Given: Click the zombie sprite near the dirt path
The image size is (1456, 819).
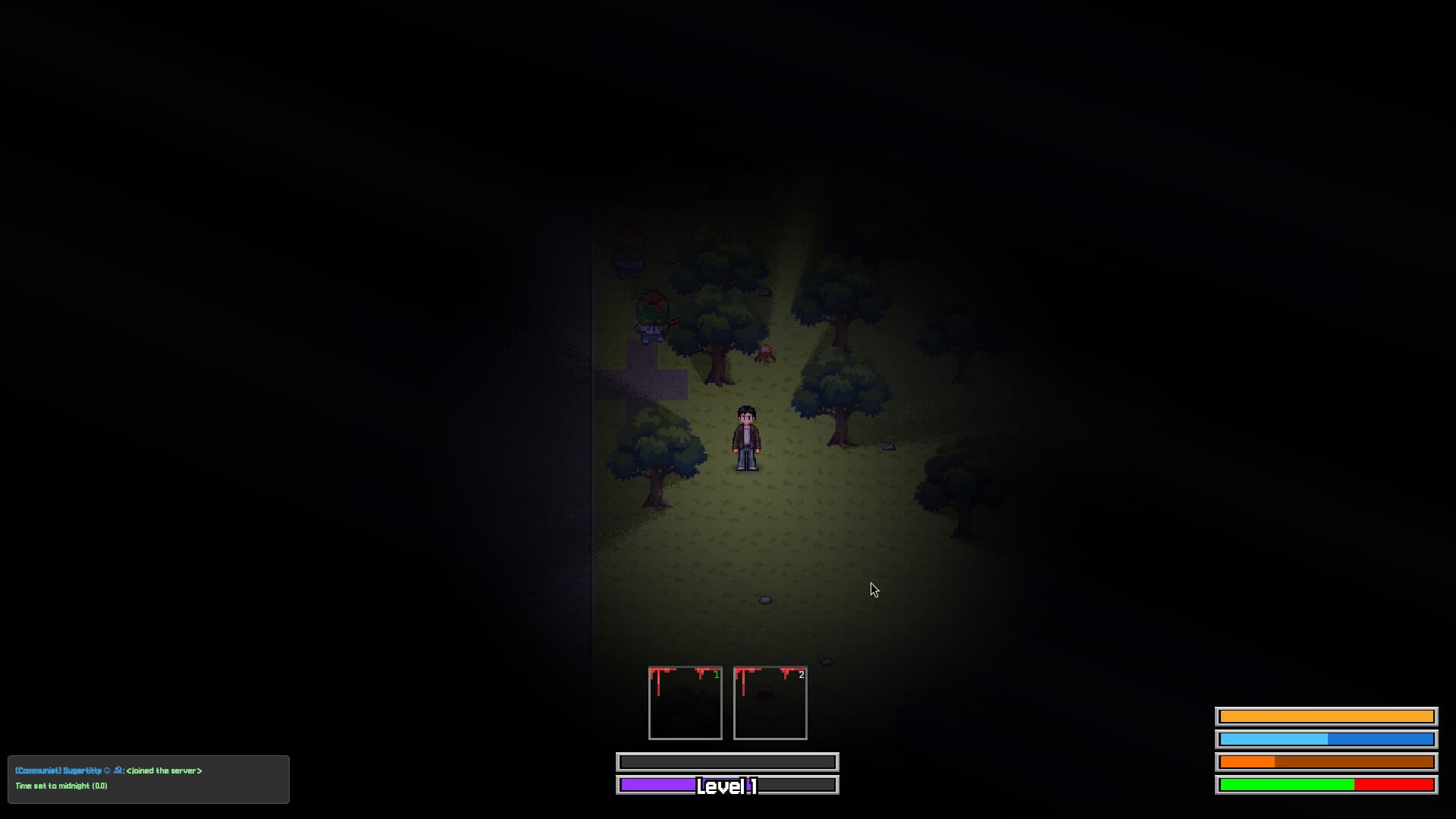Looking at the screenshot, I should (x=651, y=318).
